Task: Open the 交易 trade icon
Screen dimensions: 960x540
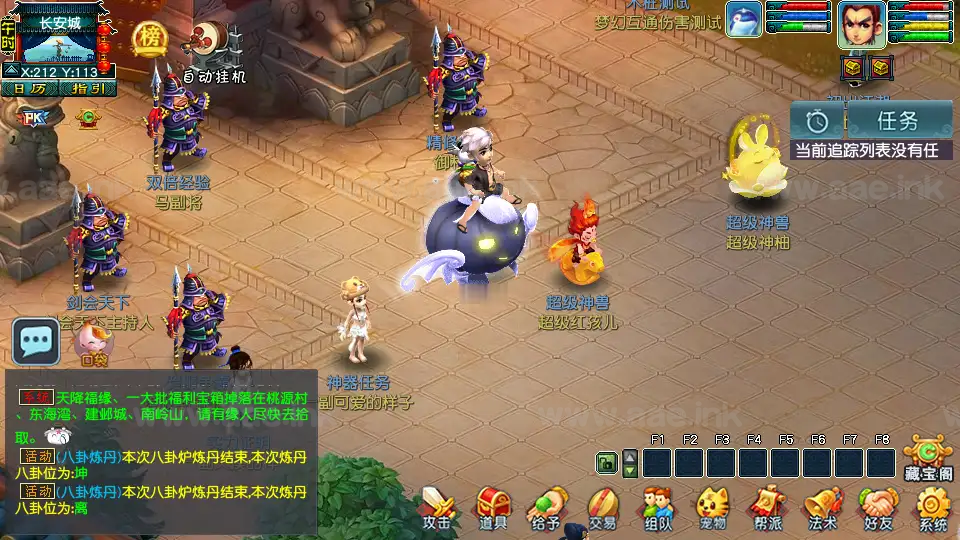Action: click(x=602, y=506)
